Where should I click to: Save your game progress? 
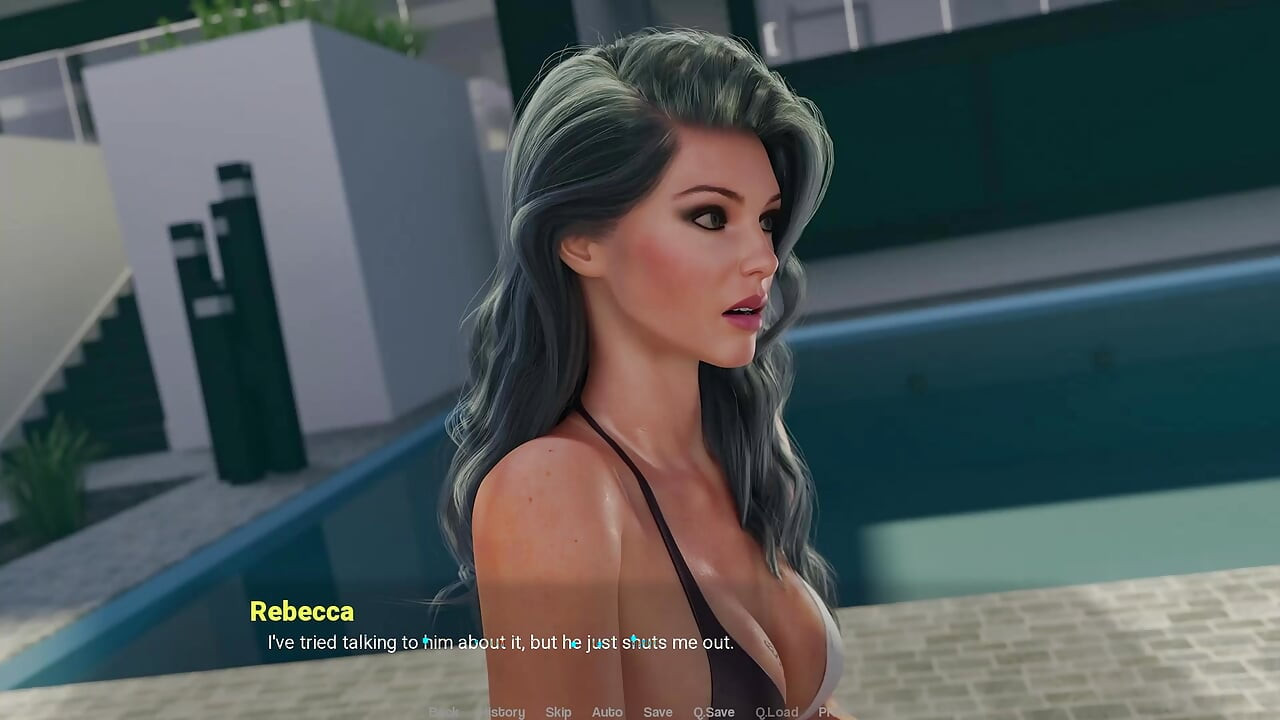tap(657, 712)
